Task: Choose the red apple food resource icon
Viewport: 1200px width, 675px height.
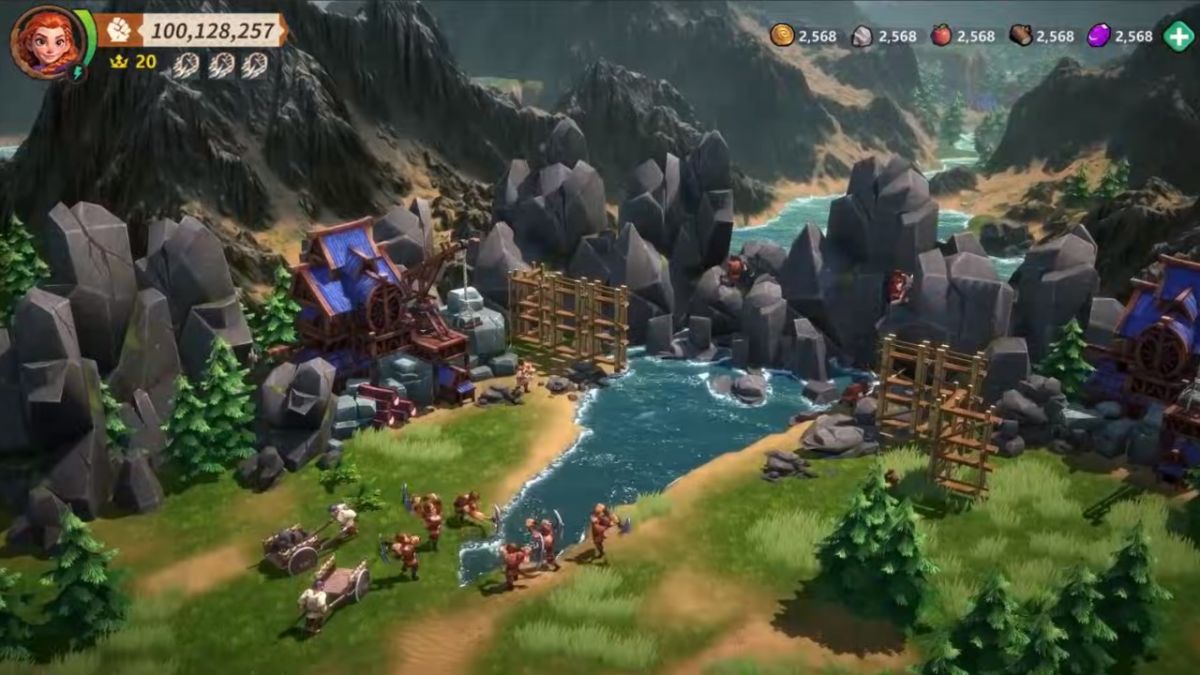Action: click(x=941, y=36)
